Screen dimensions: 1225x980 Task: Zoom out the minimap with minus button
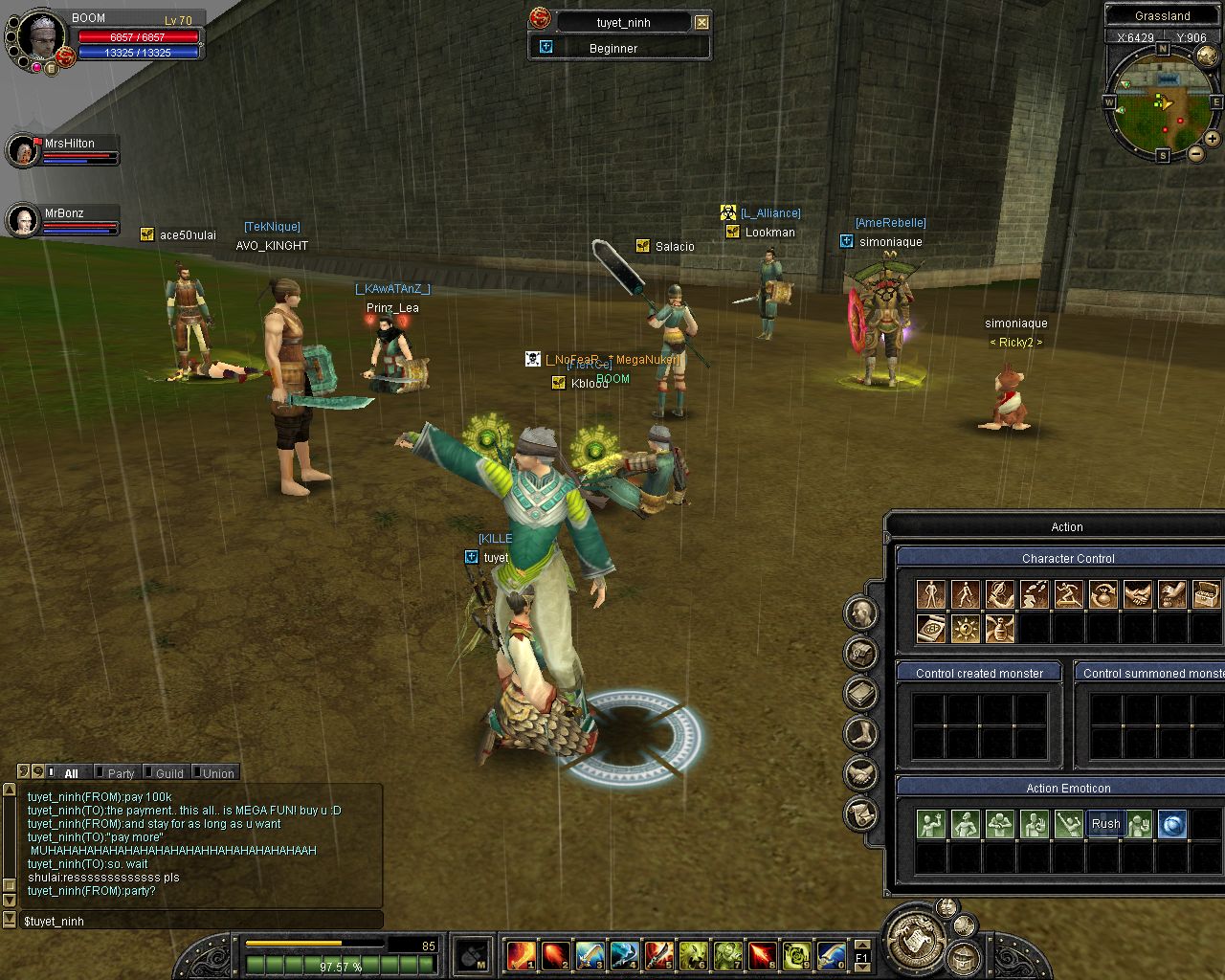[1196, 153]
